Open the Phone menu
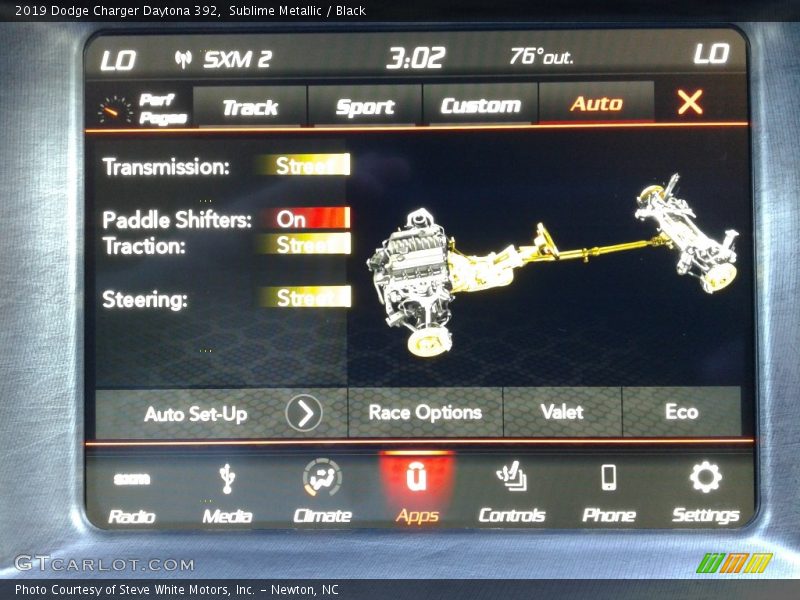Viewport: 800px width, 600px height. tap(608, 494)
